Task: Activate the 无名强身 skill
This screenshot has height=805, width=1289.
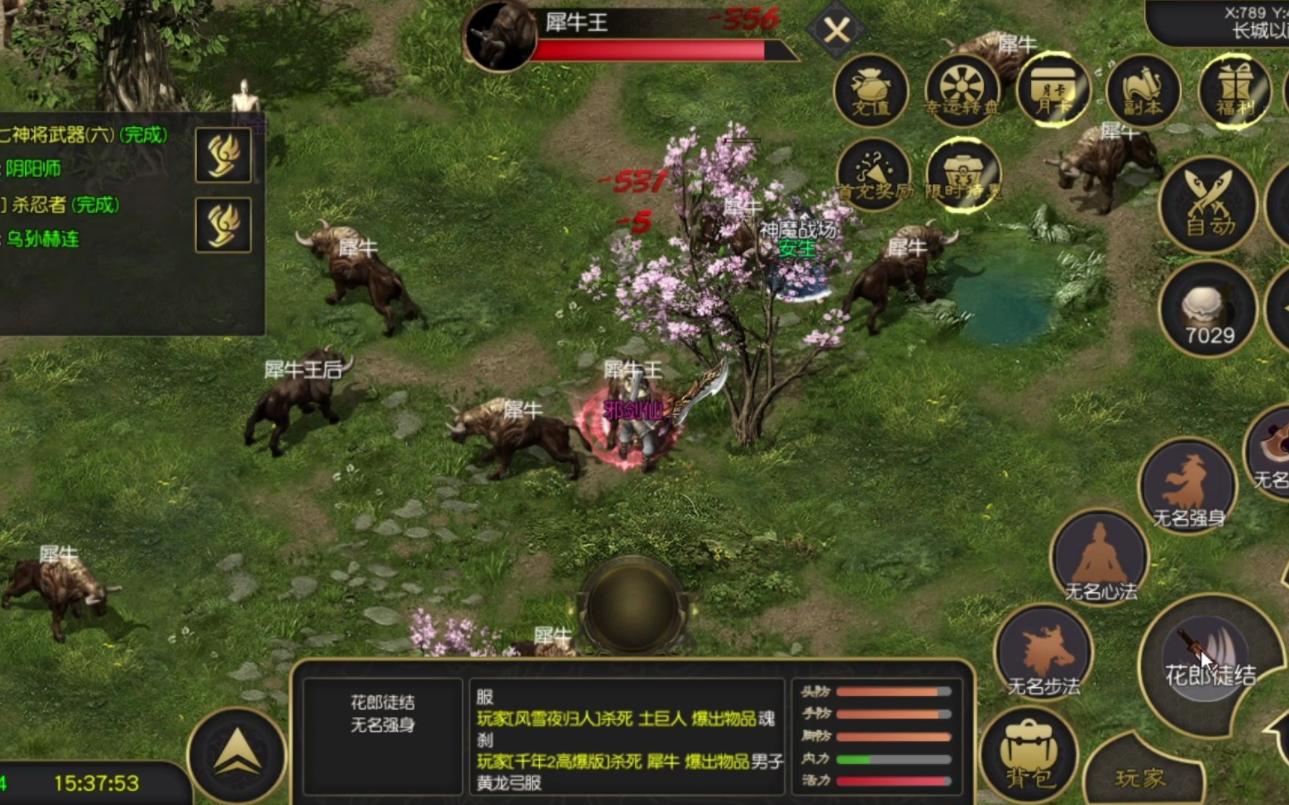Action: pos(1188,487)
